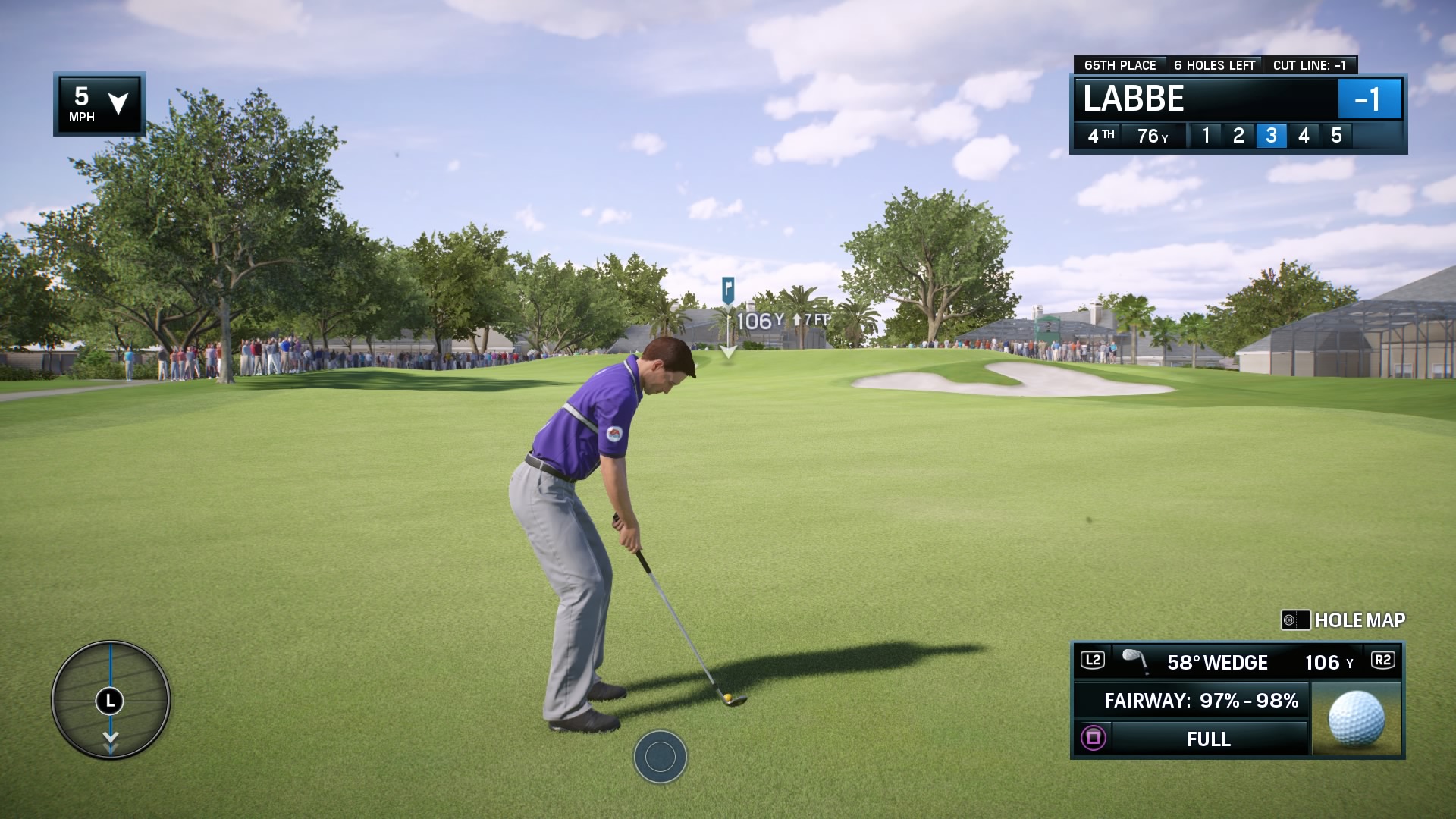Click the 6 HOLES LEFT label

pyautogui.click(x=1214, y=65)
